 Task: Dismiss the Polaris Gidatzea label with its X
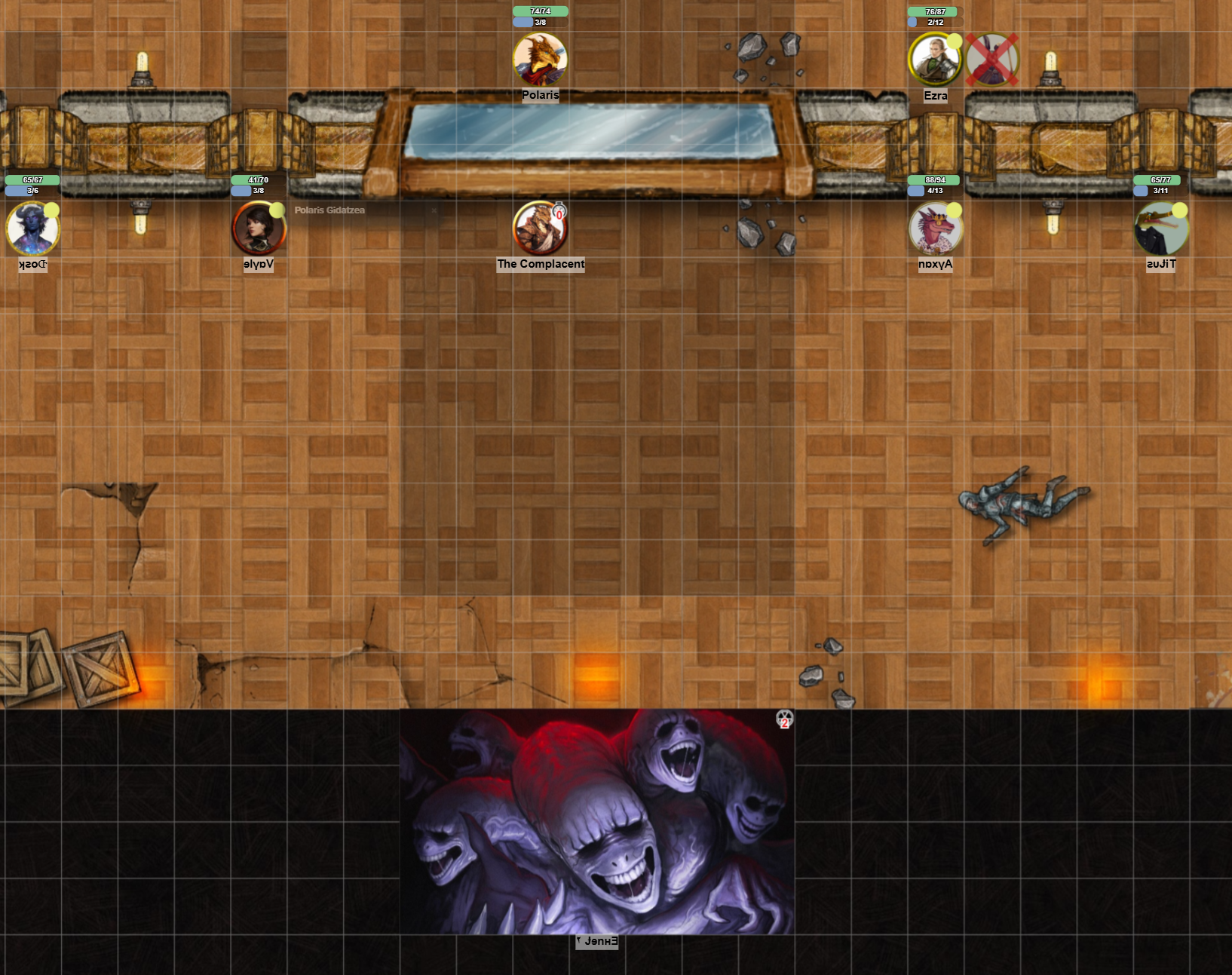(x=434, y=210)
